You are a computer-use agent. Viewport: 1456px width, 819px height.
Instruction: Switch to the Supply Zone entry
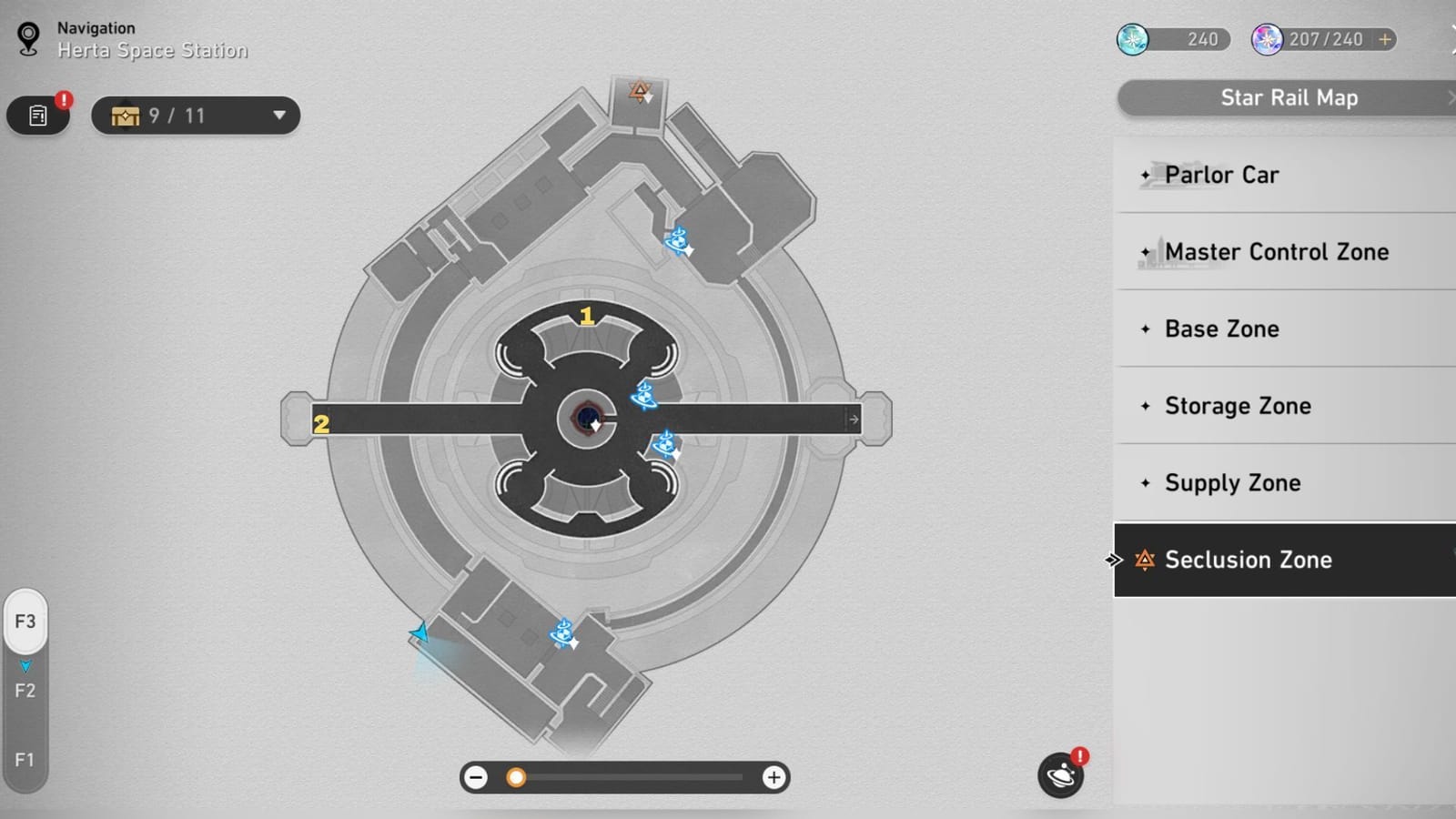point(1232,483)
